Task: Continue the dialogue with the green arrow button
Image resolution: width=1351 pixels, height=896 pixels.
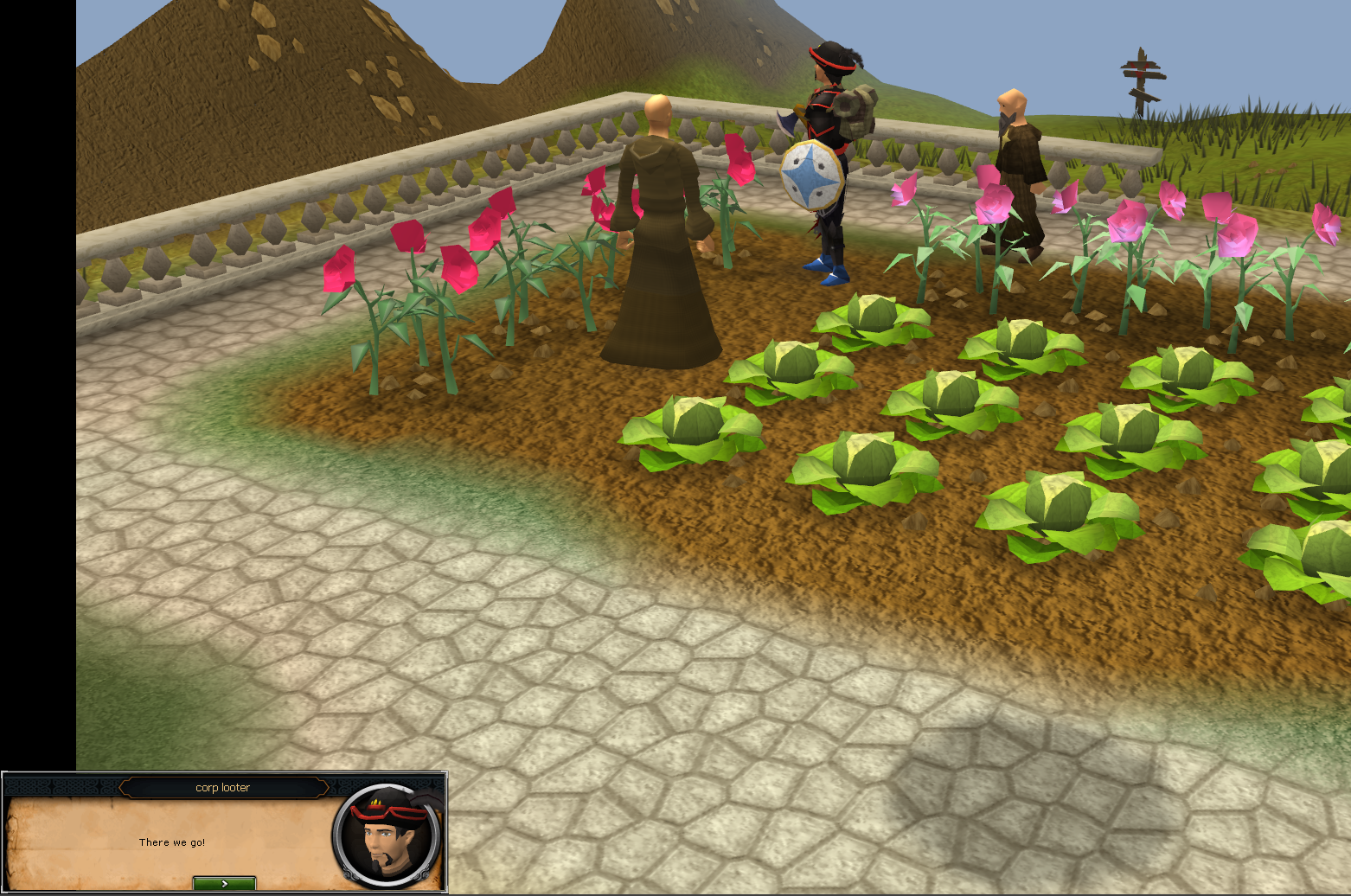Action: (224, 883)
